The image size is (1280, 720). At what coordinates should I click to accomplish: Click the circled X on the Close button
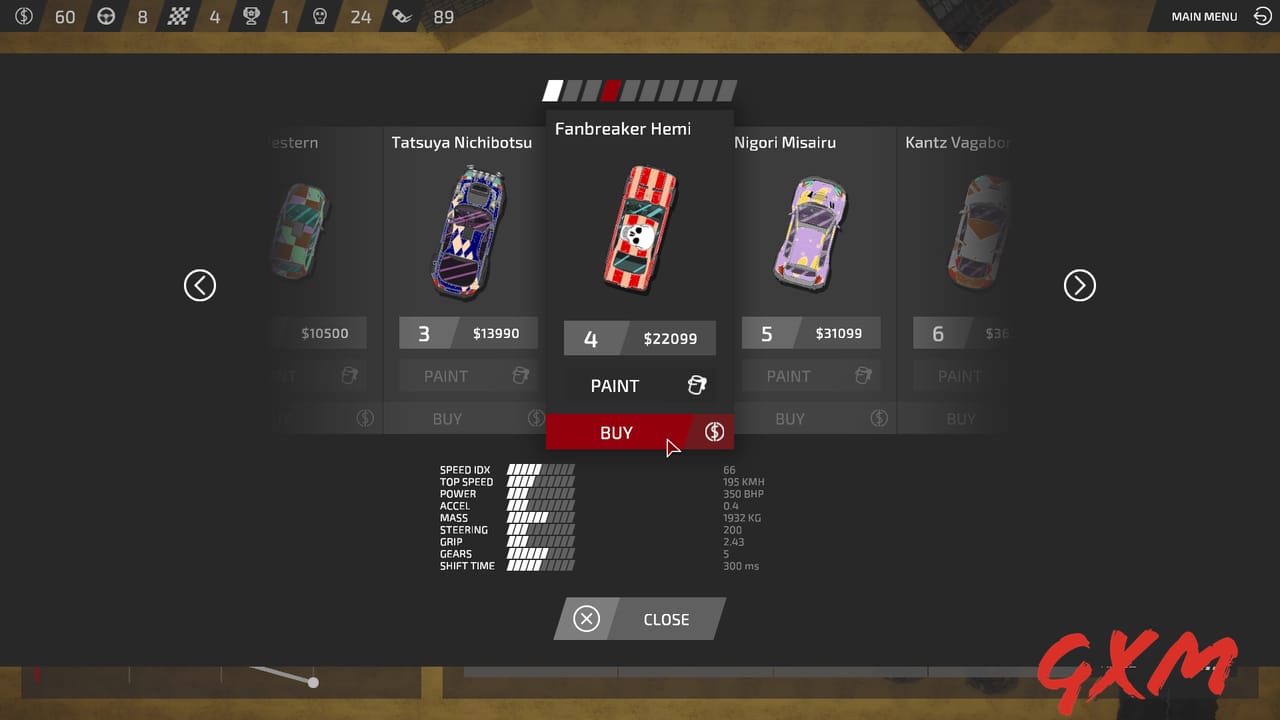point(585,619)
